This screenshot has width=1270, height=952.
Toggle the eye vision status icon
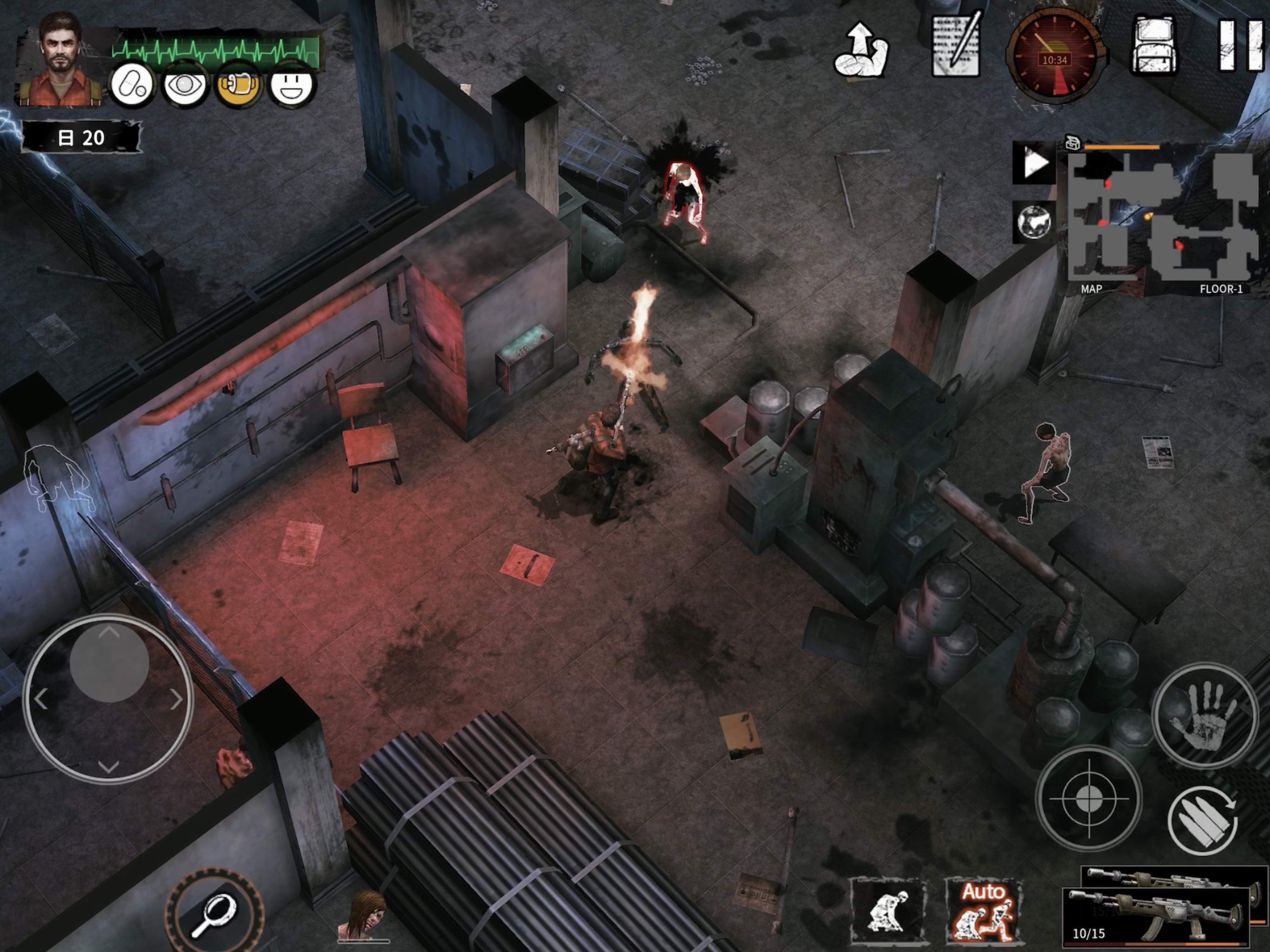[184, 86]
